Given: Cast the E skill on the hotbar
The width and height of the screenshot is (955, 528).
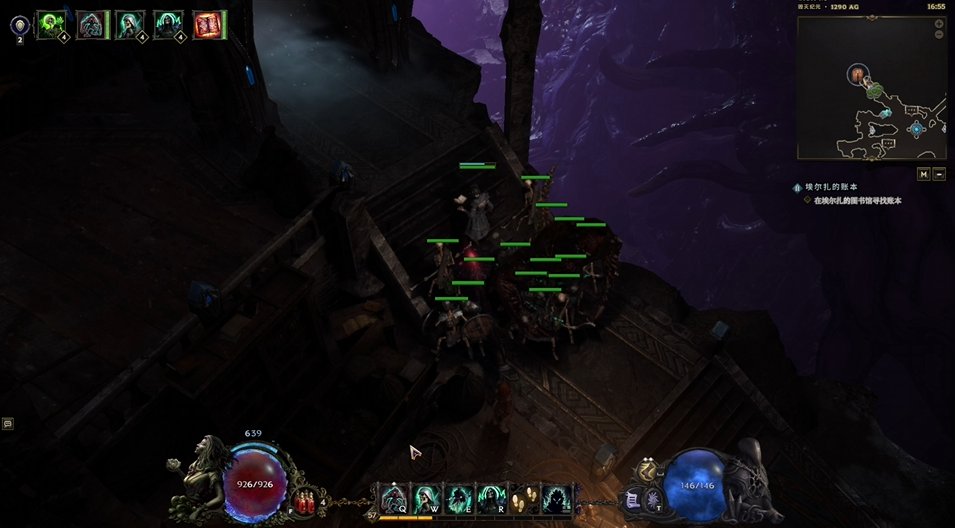Looking at the screenshot, I should tap(459, 497).
